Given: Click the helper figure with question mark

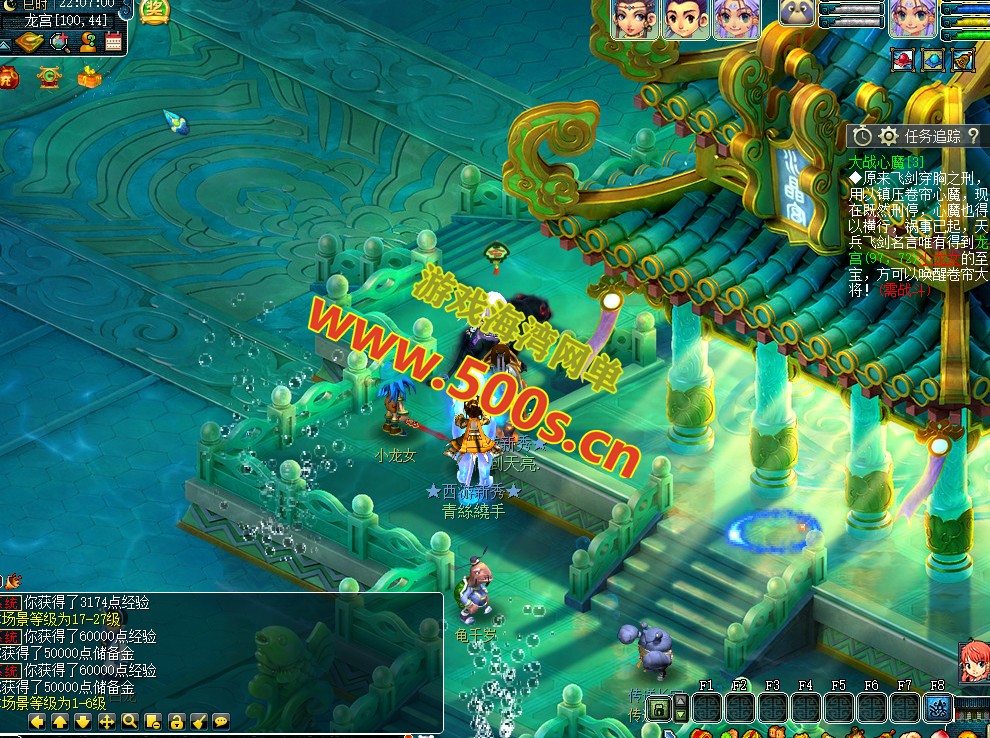Looking at the screenshot, I should 87,42.
